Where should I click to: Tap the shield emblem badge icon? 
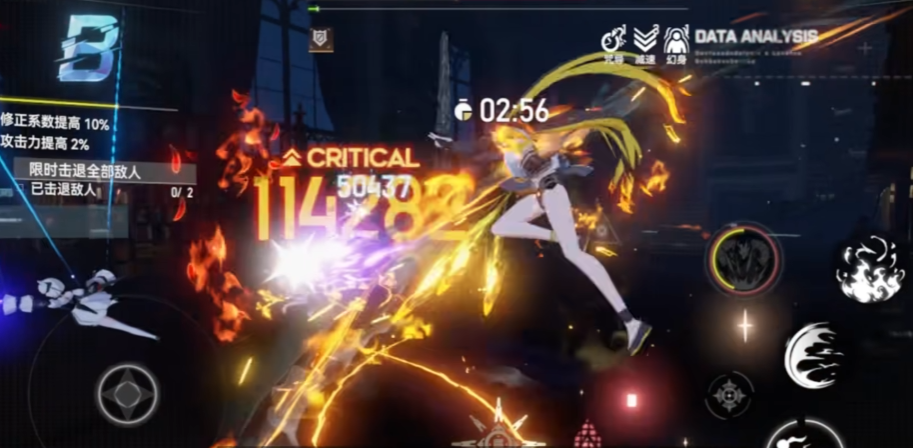pos(321,39)
